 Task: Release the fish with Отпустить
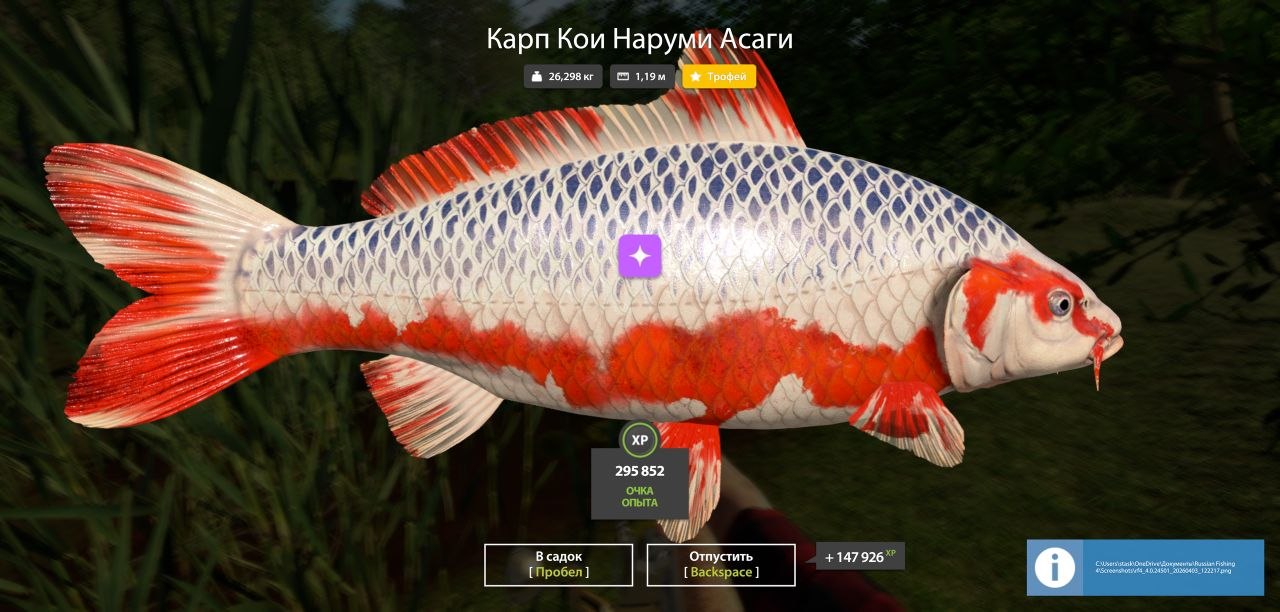(720, 564)
